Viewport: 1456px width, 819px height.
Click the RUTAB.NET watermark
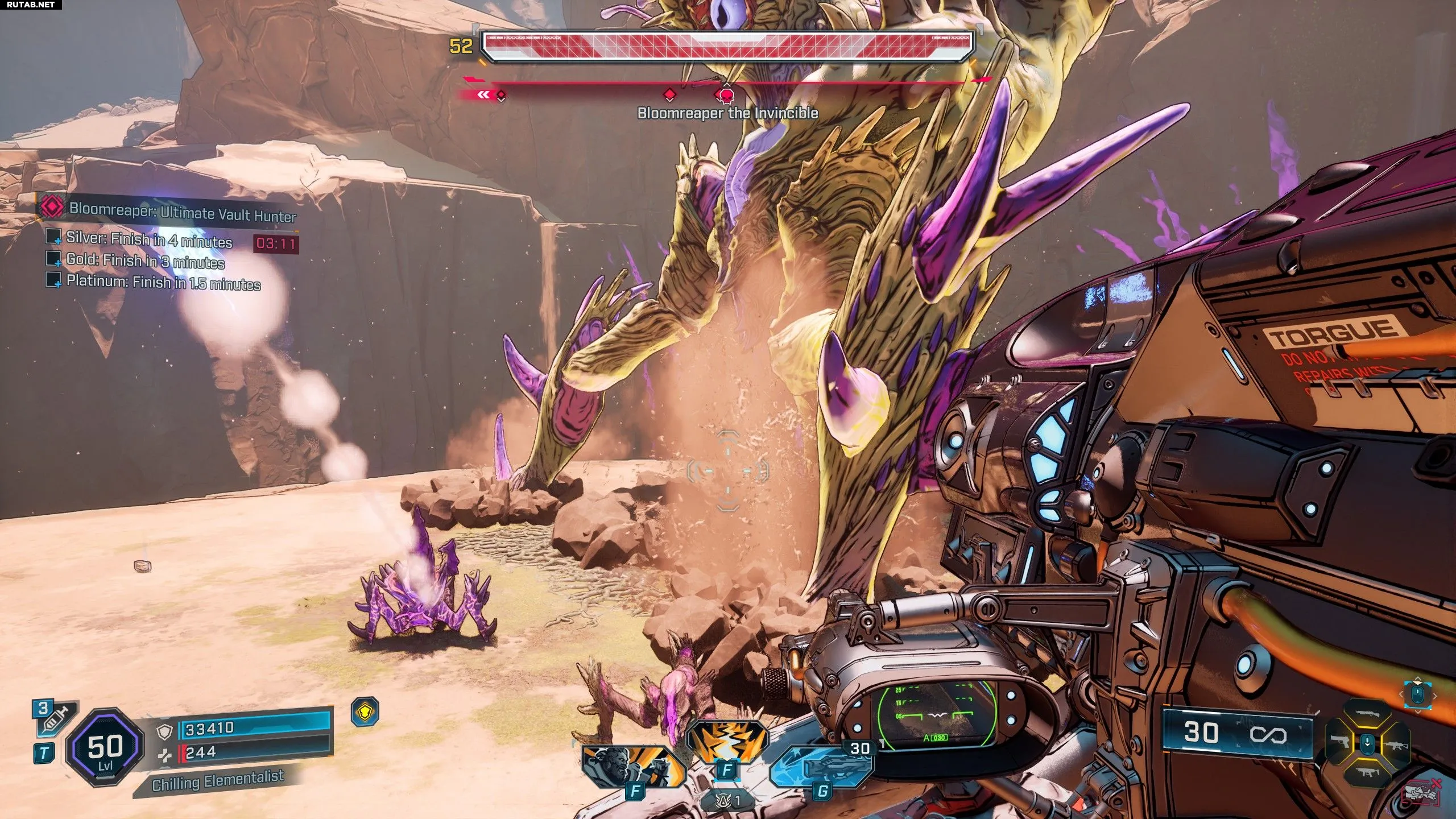click(31, 5)
